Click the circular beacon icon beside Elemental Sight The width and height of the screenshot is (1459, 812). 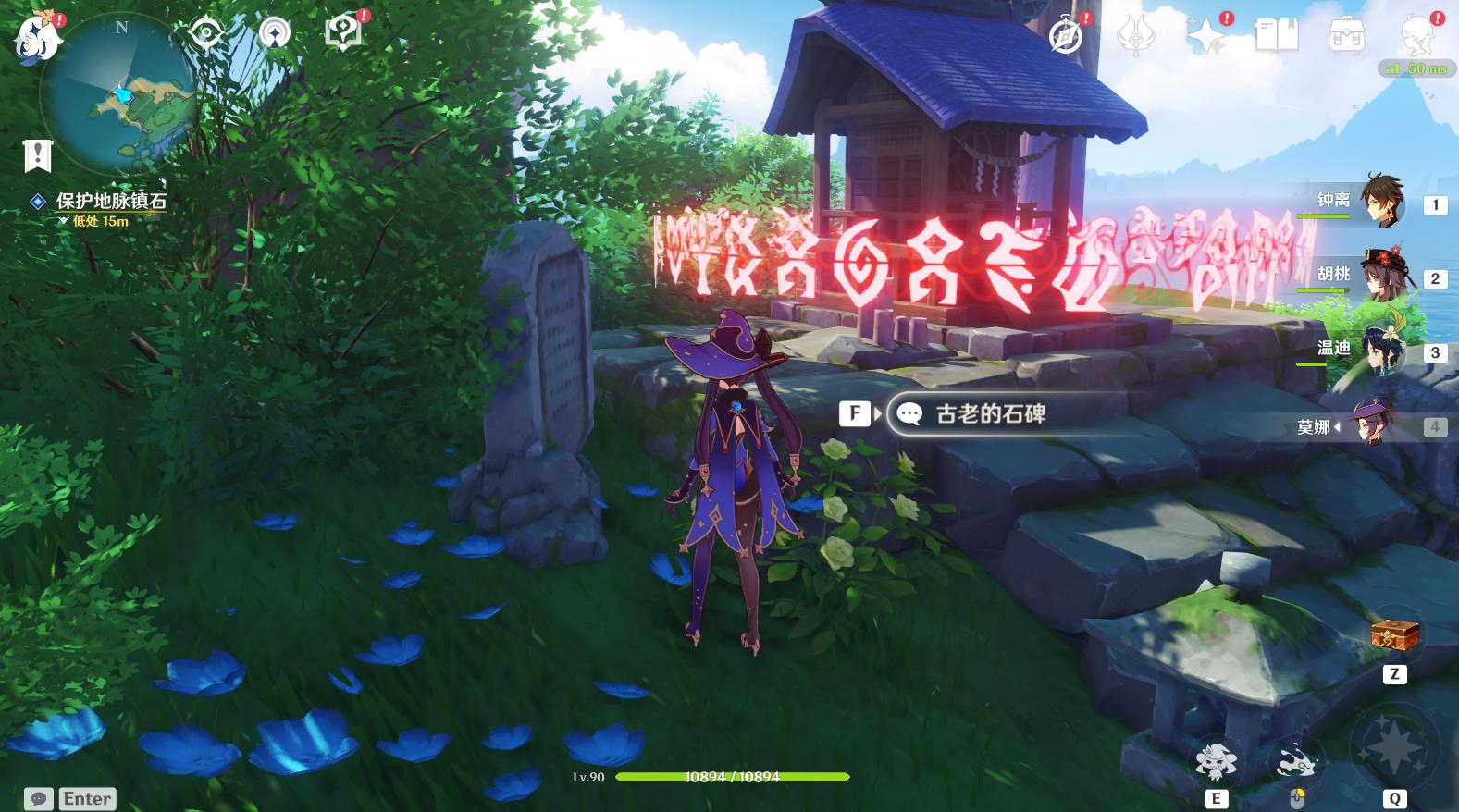(275, 31)
